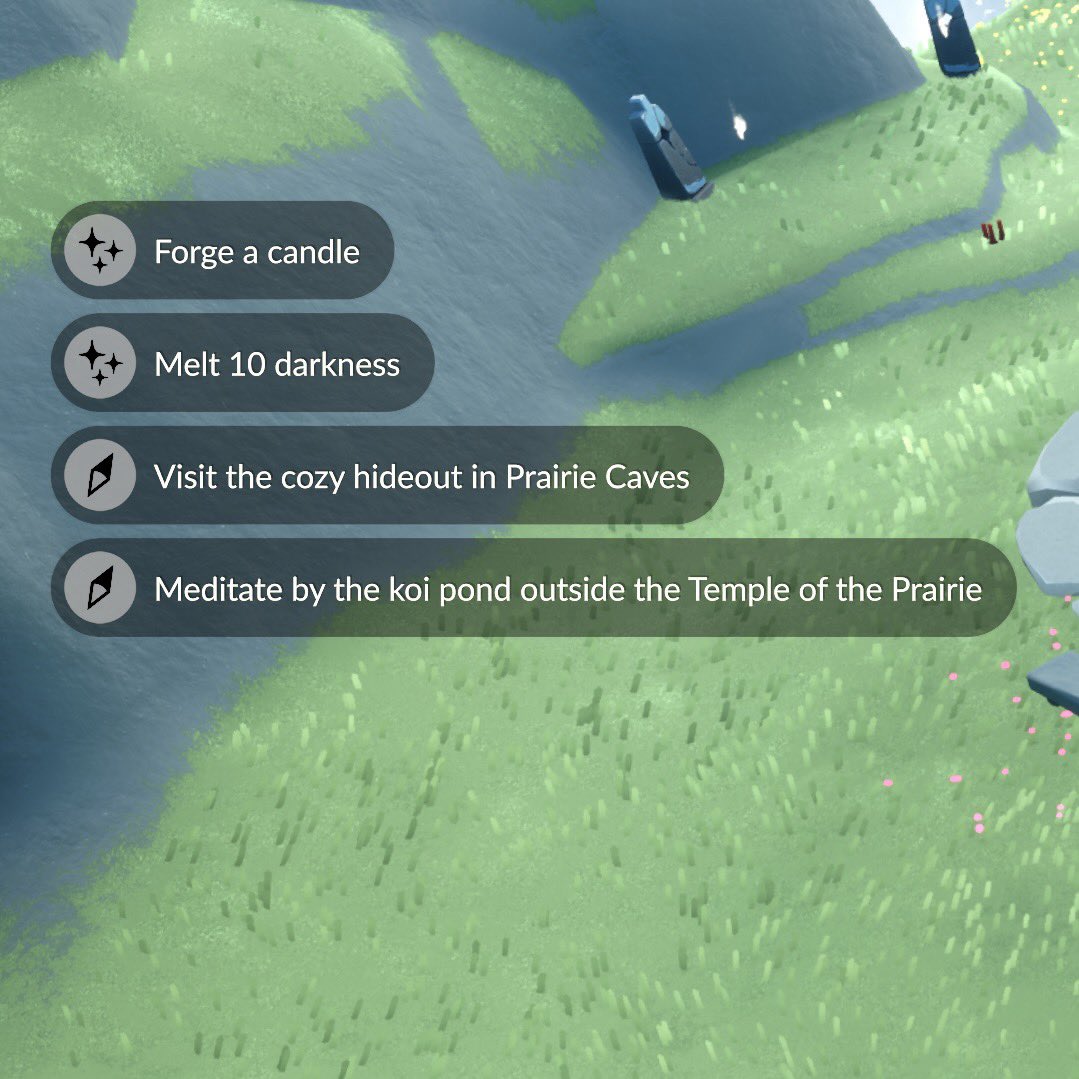Select the Forge a candle quest
Screen dimensions: 1079x1079
pyautogui.click(x=222, y=251)
